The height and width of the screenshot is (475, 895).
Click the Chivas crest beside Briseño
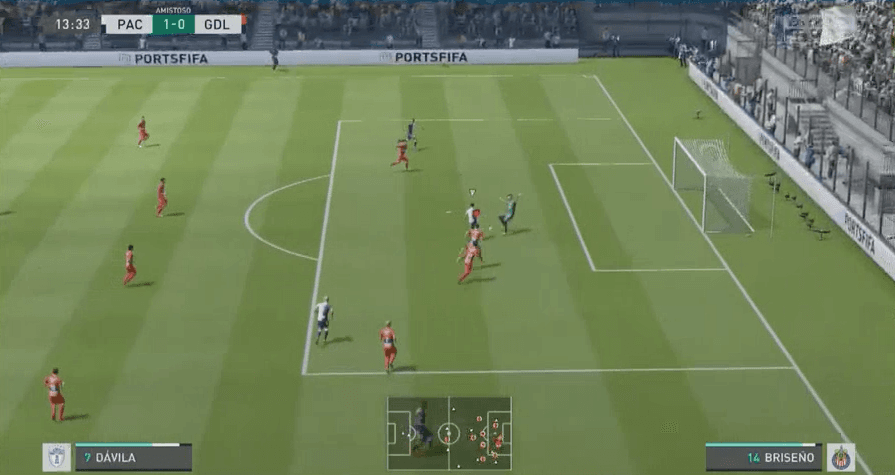(x=840, y=458)
